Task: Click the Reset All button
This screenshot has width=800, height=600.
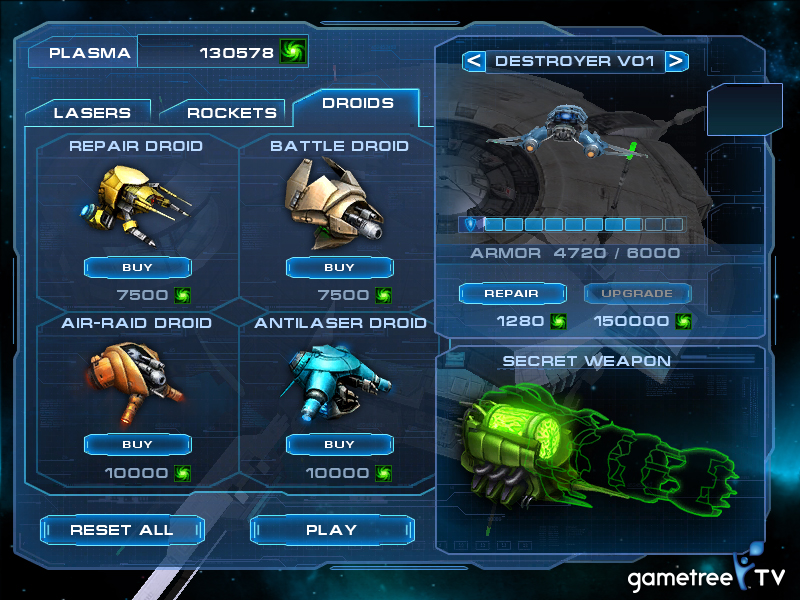Action: pos(122,530)
